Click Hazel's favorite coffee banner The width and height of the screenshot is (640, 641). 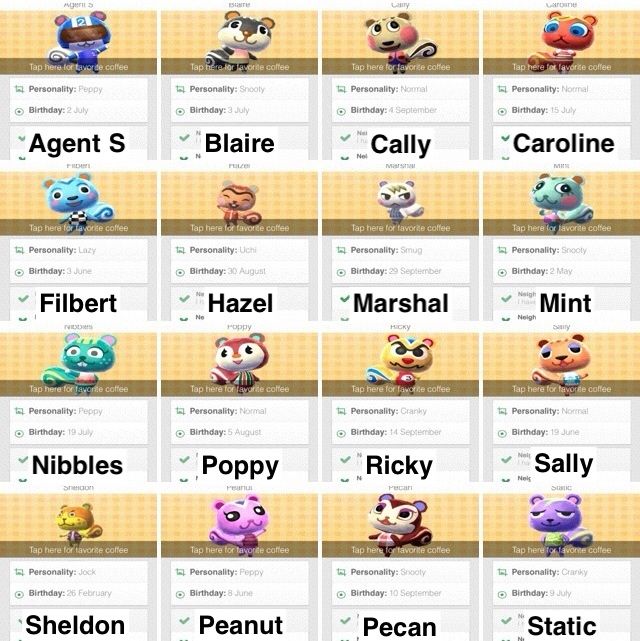click(240, 228)
